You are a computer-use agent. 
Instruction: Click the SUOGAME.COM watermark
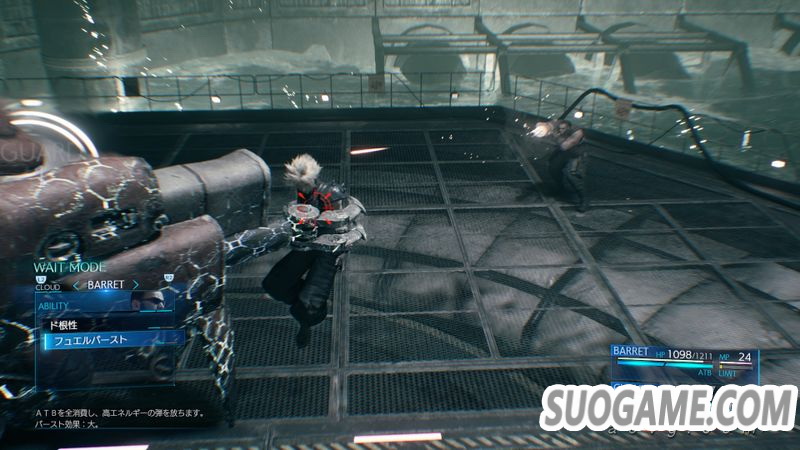point(668,409)
